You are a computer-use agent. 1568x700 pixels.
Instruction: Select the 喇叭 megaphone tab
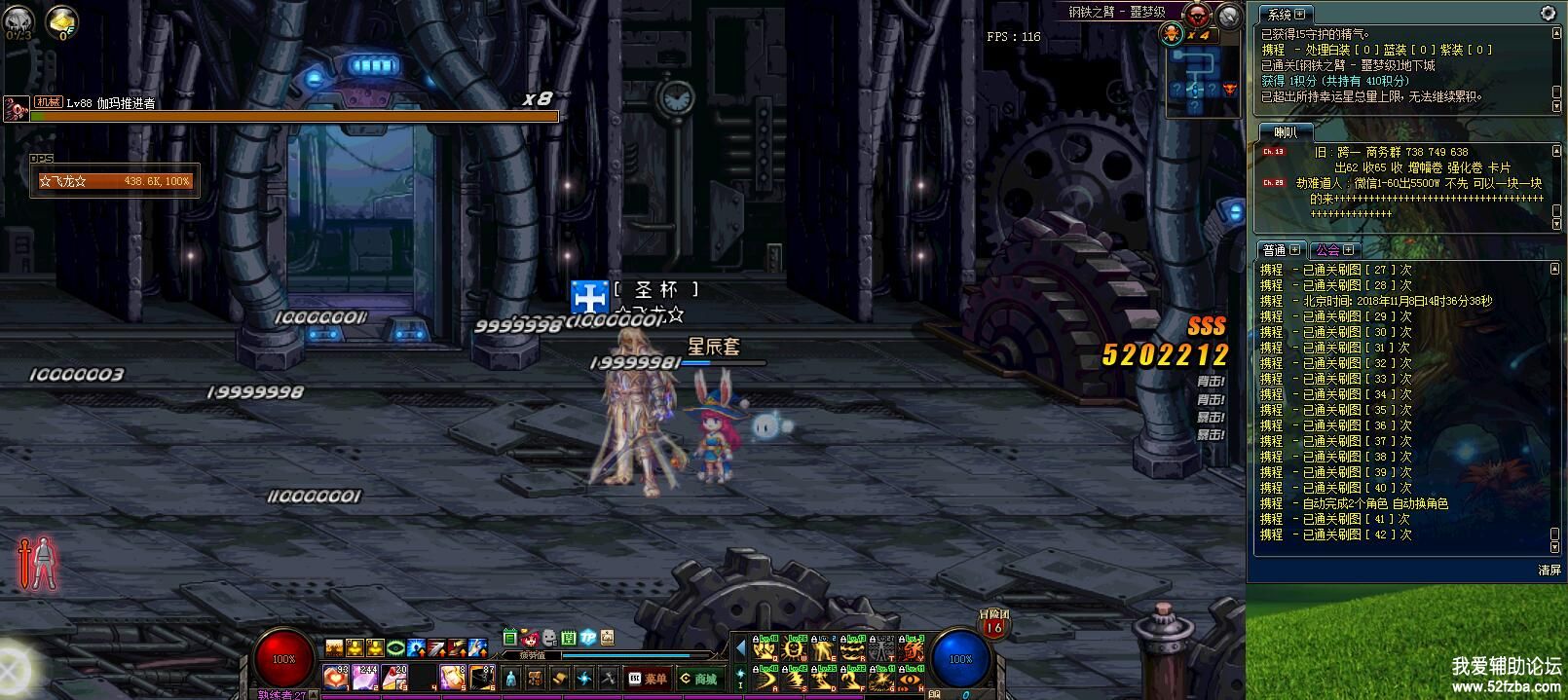pos(1286,132)
